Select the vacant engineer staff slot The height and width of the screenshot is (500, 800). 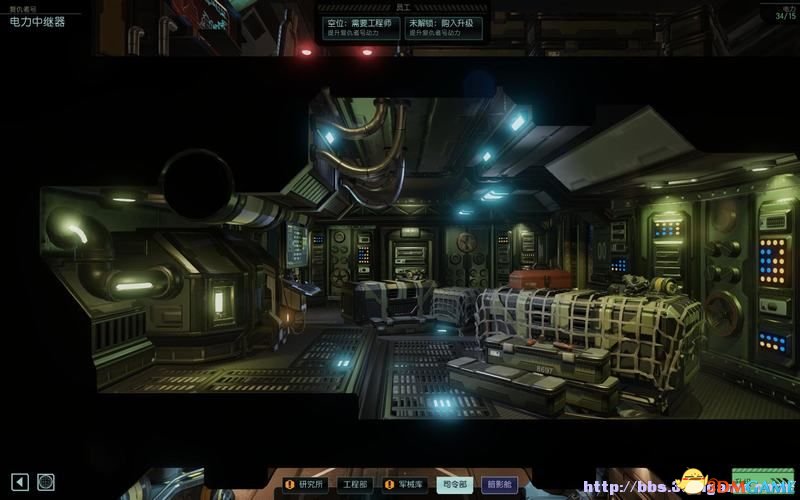361,28
